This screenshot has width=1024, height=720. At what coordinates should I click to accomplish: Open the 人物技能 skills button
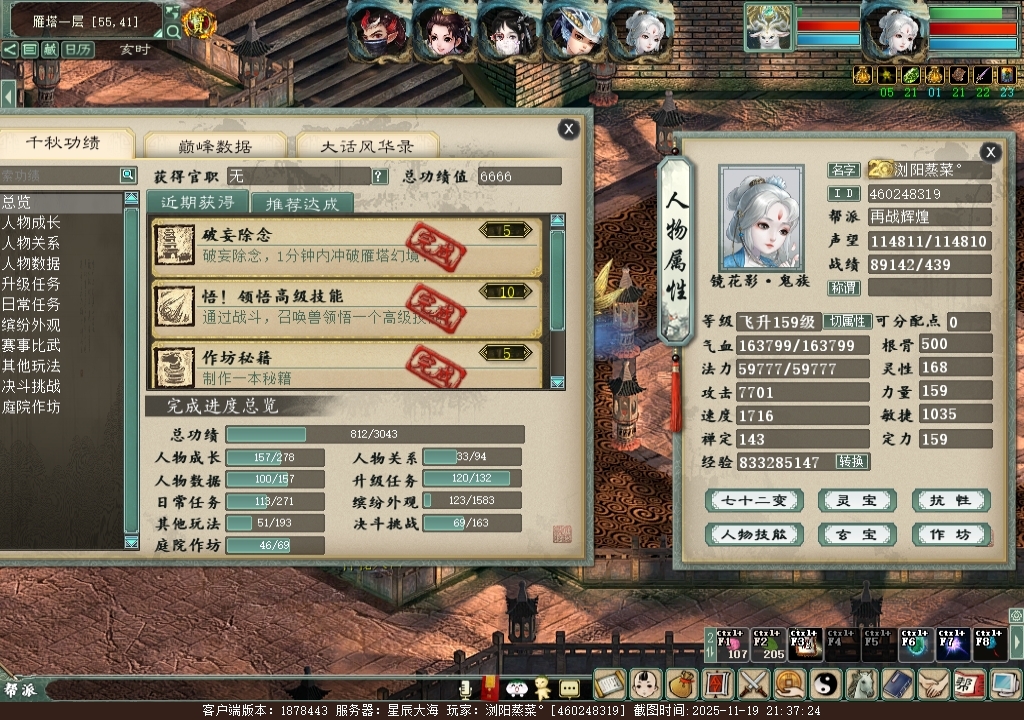(x=754, y=535)
